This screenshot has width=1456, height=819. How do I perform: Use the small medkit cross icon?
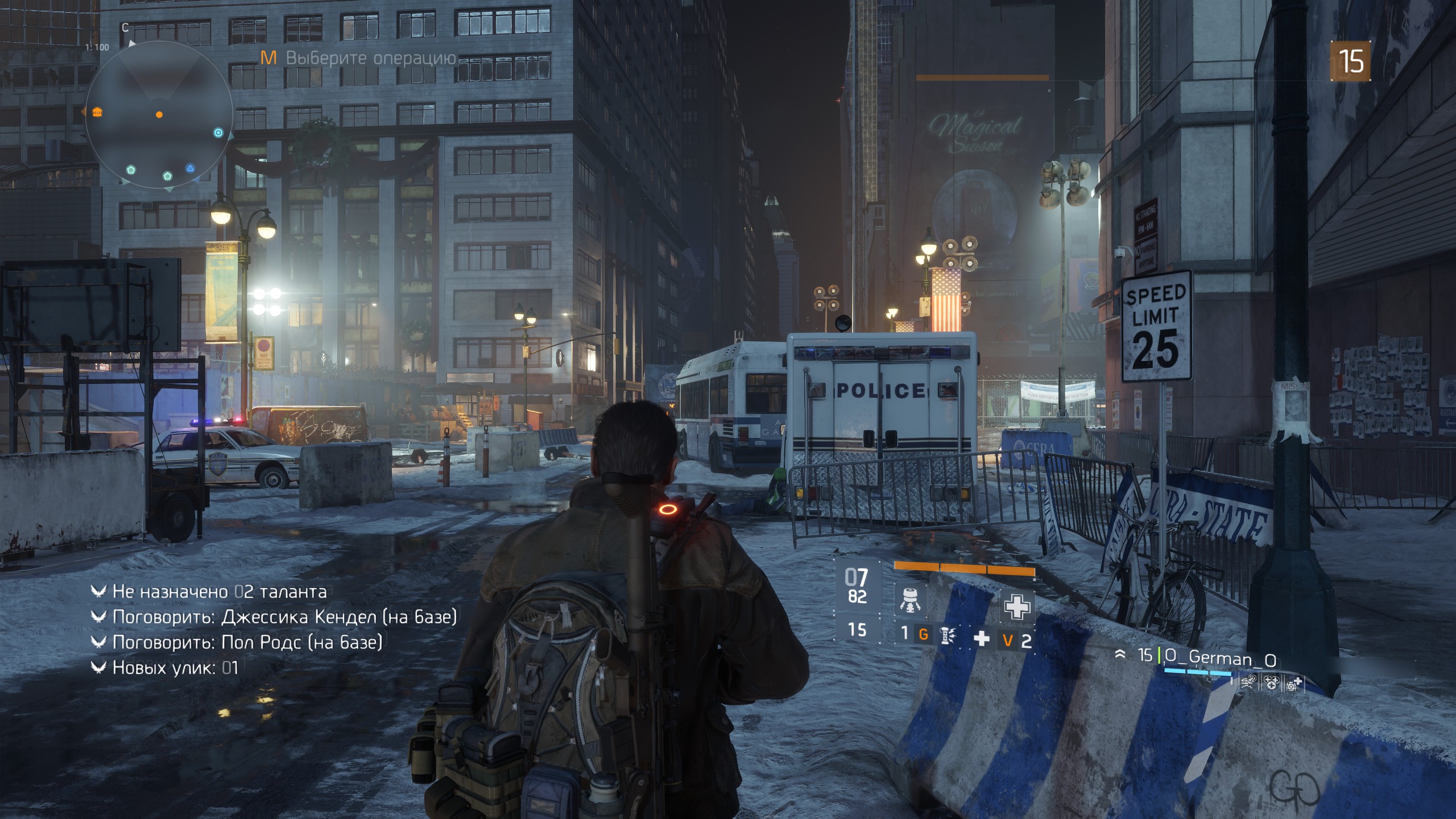click(982, 639)
